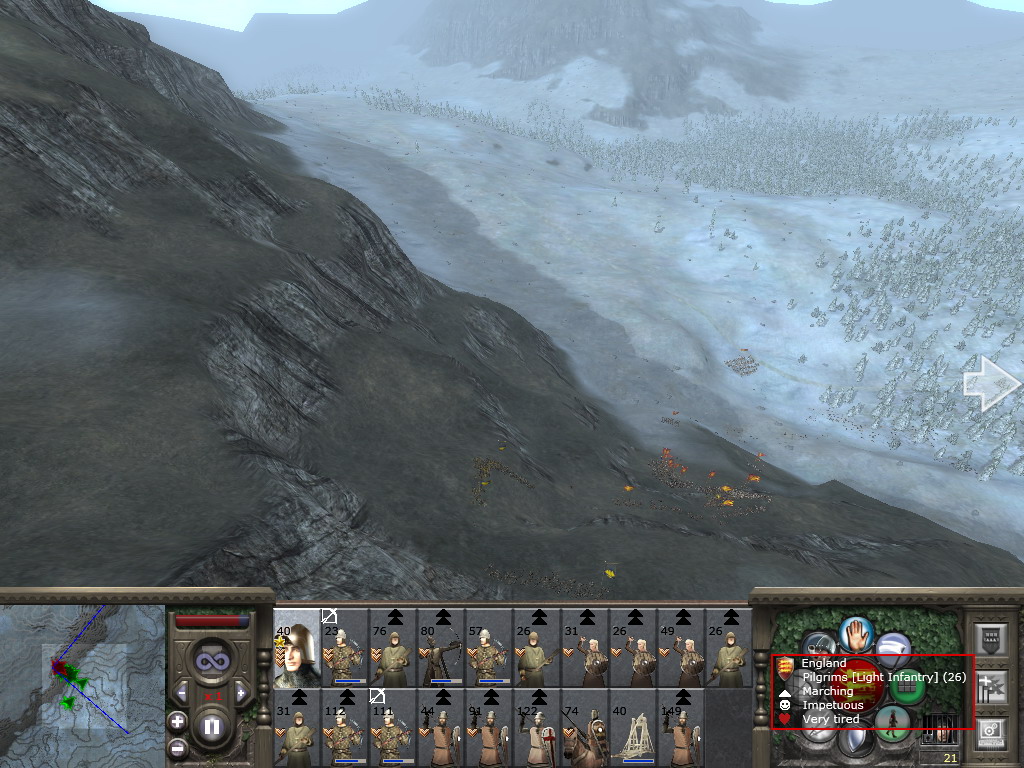Select the 122-man crusader cross shield unit
This screenshot has height=768, width=1024.
pos(536,728)
